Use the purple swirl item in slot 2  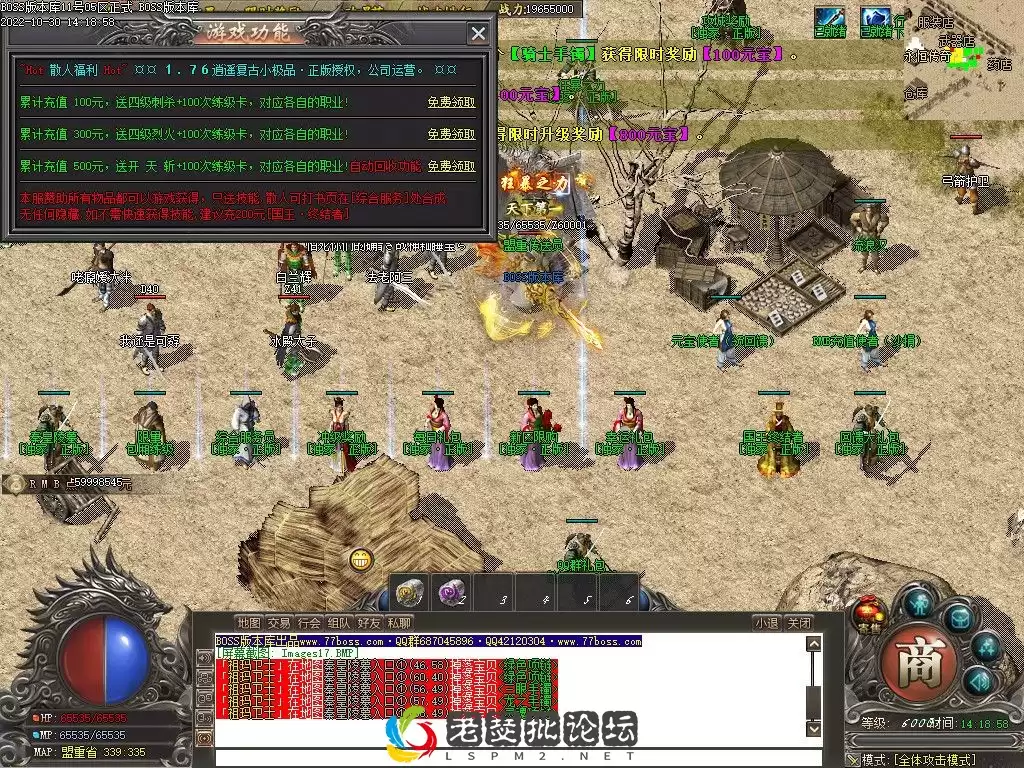coord(452,592)
